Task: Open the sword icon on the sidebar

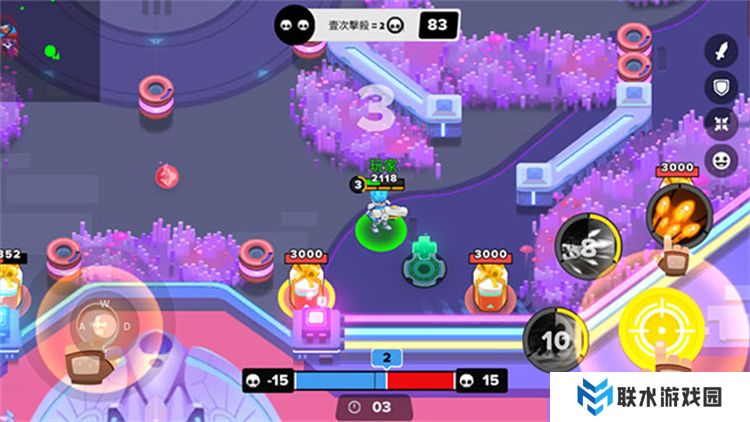Action: [x=718, y=50]
